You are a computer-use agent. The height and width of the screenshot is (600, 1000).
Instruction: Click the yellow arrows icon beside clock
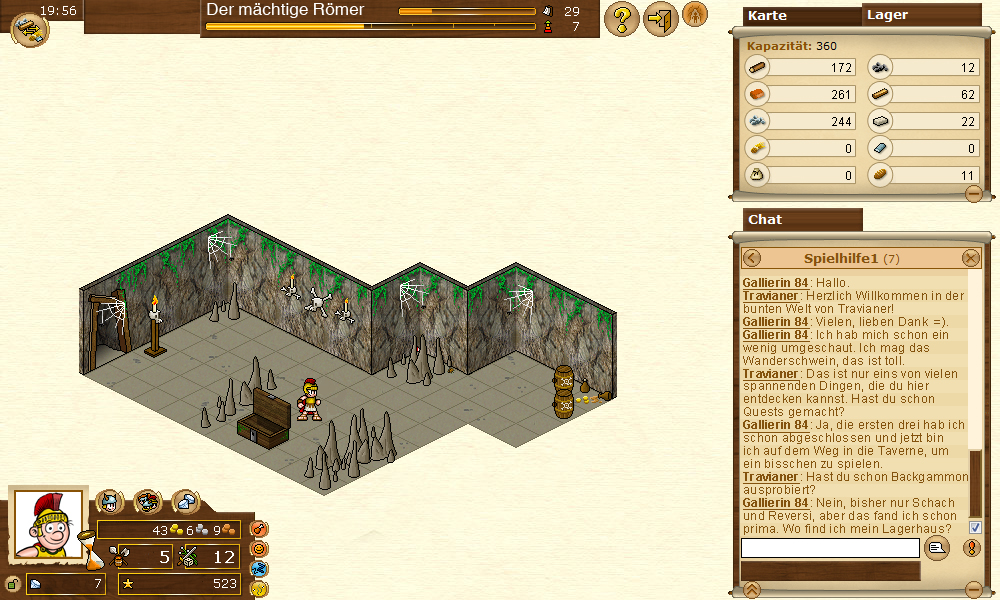tap(29, 30)
